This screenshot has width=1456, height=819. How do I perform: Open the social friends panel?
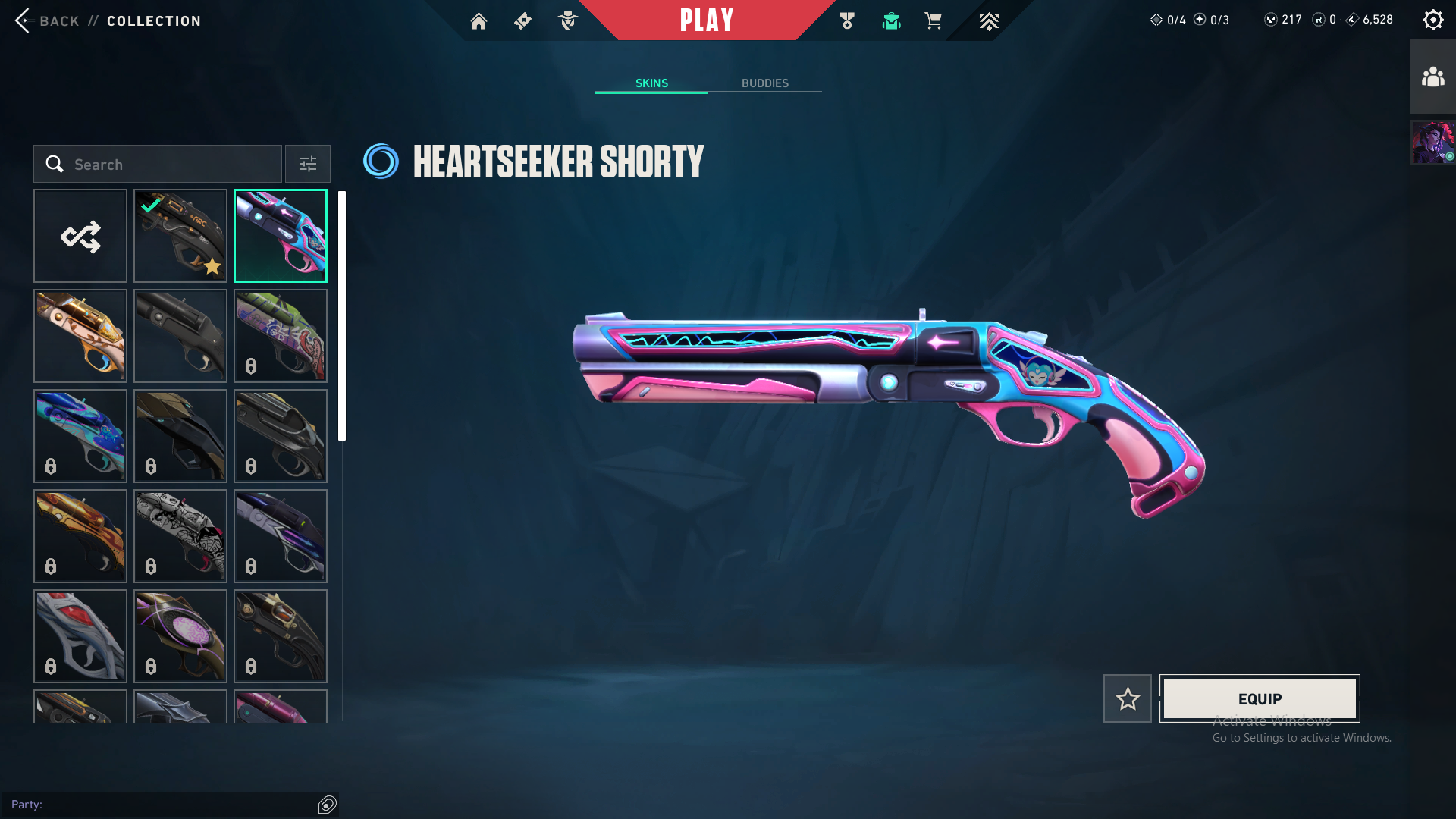click(1432, 77)
